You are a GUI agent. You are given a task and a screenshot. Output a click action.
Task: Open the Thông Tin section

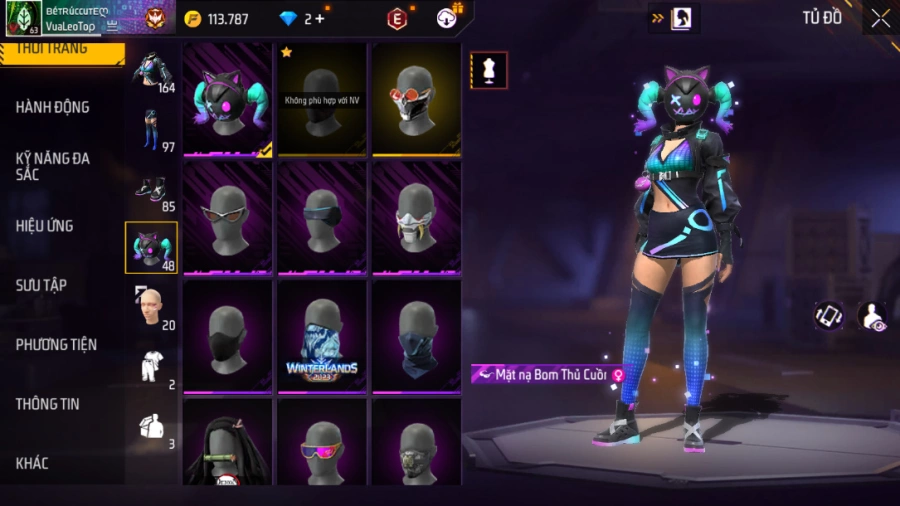click(48, 404)
